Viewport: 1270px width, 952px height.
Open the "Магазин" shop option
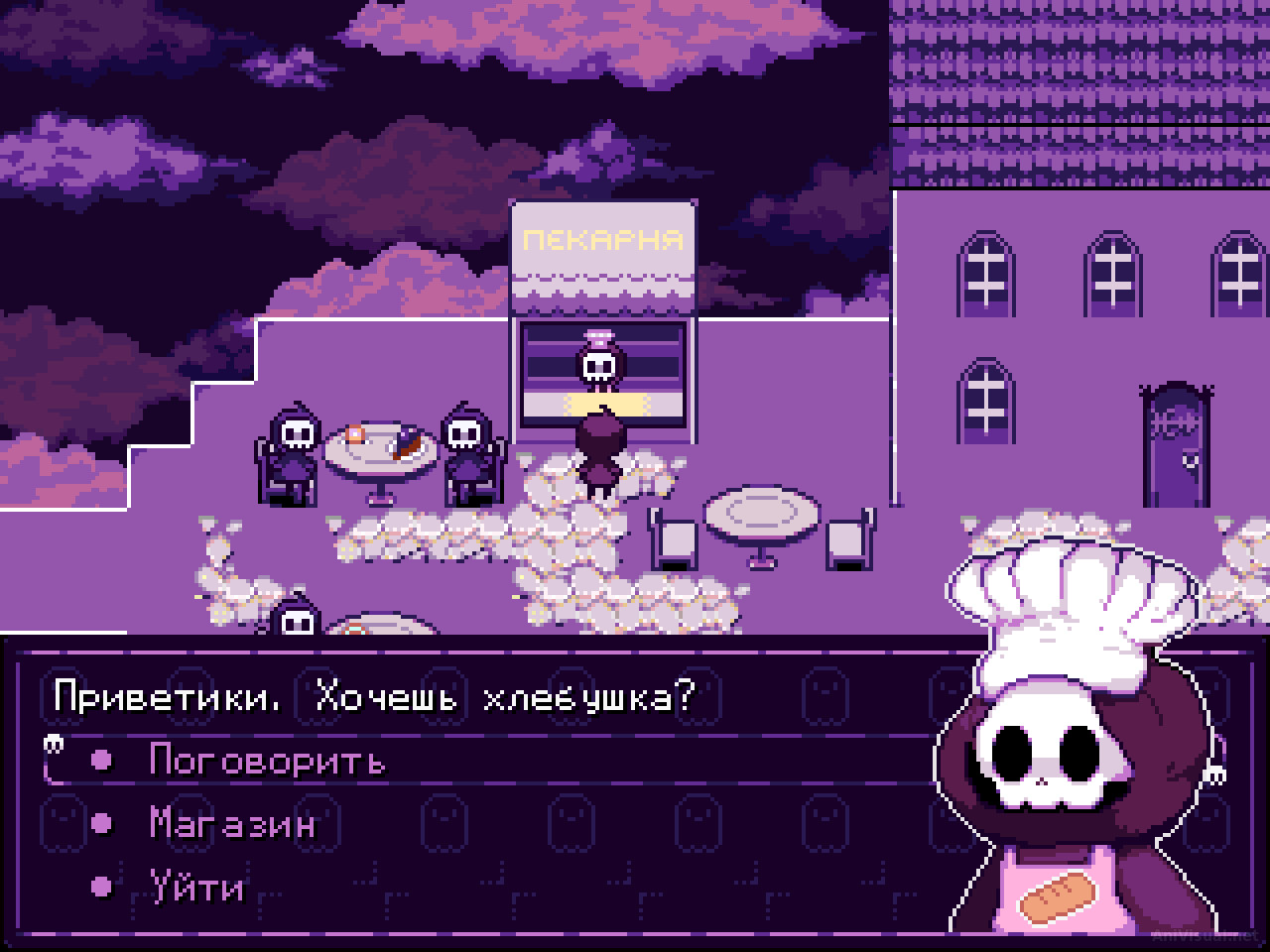click(229, 823)
